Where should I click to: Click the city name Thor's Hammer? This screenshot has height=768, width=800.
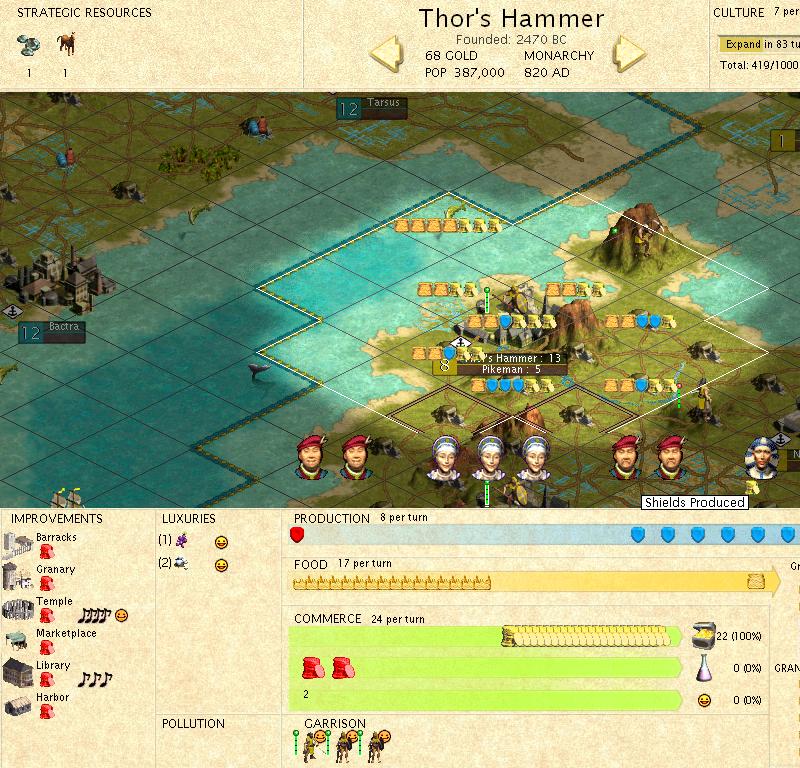(511, 19)
